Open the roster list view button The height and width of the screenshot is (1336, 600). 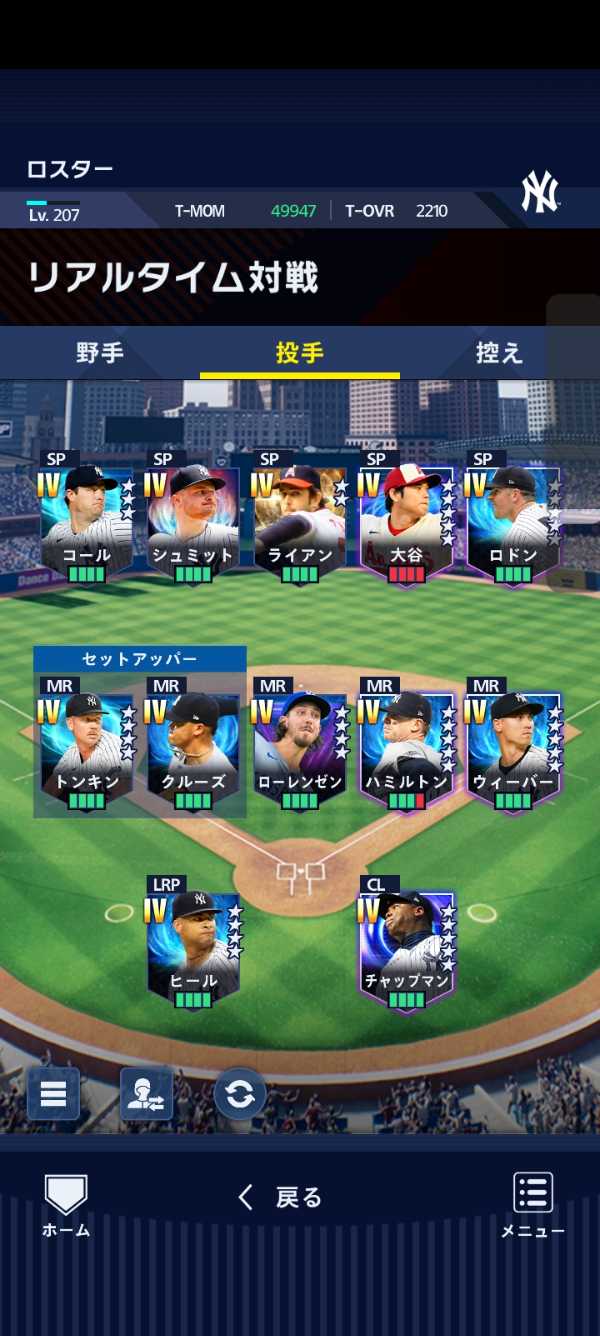click(x=53, y=1094)
